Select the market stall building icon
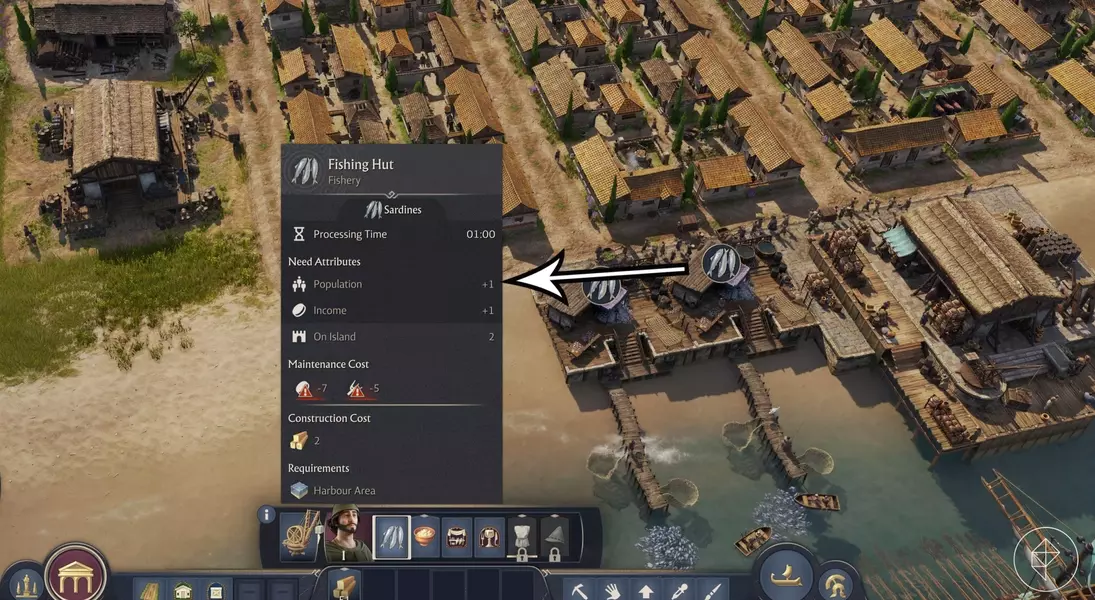Viewport: 1095px width, 600px height. pyautogui.click(x=457, y=537)
